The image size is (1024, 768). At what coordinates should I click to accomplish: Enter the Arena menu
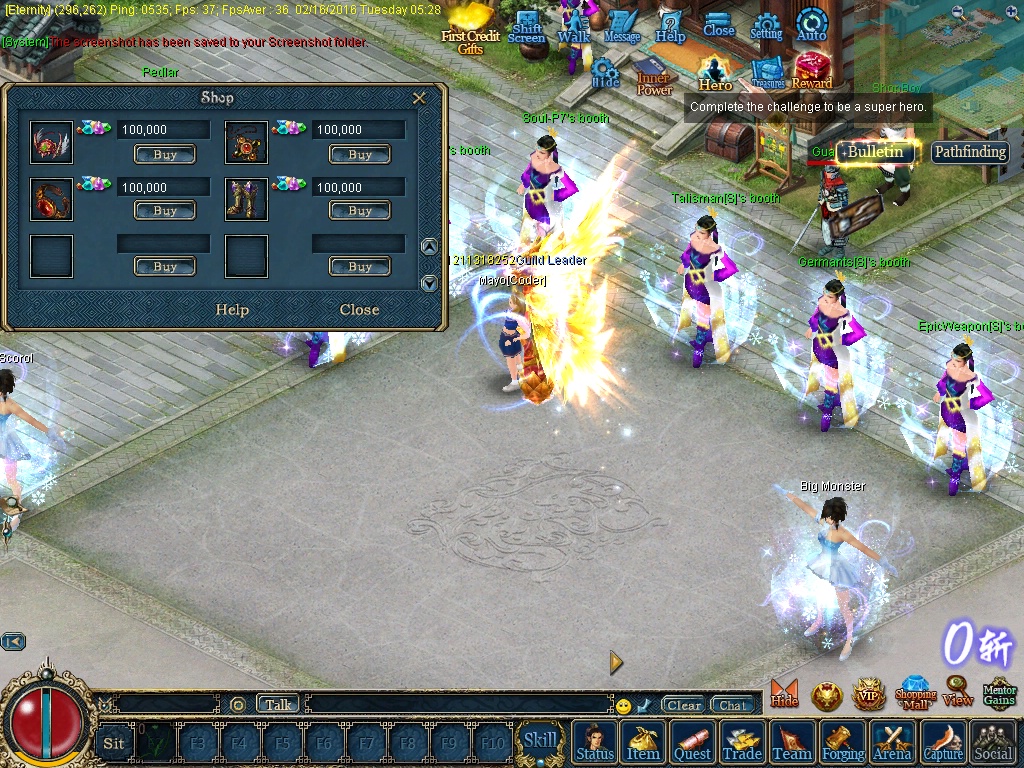pyautogui.click(x=893, y=743)
